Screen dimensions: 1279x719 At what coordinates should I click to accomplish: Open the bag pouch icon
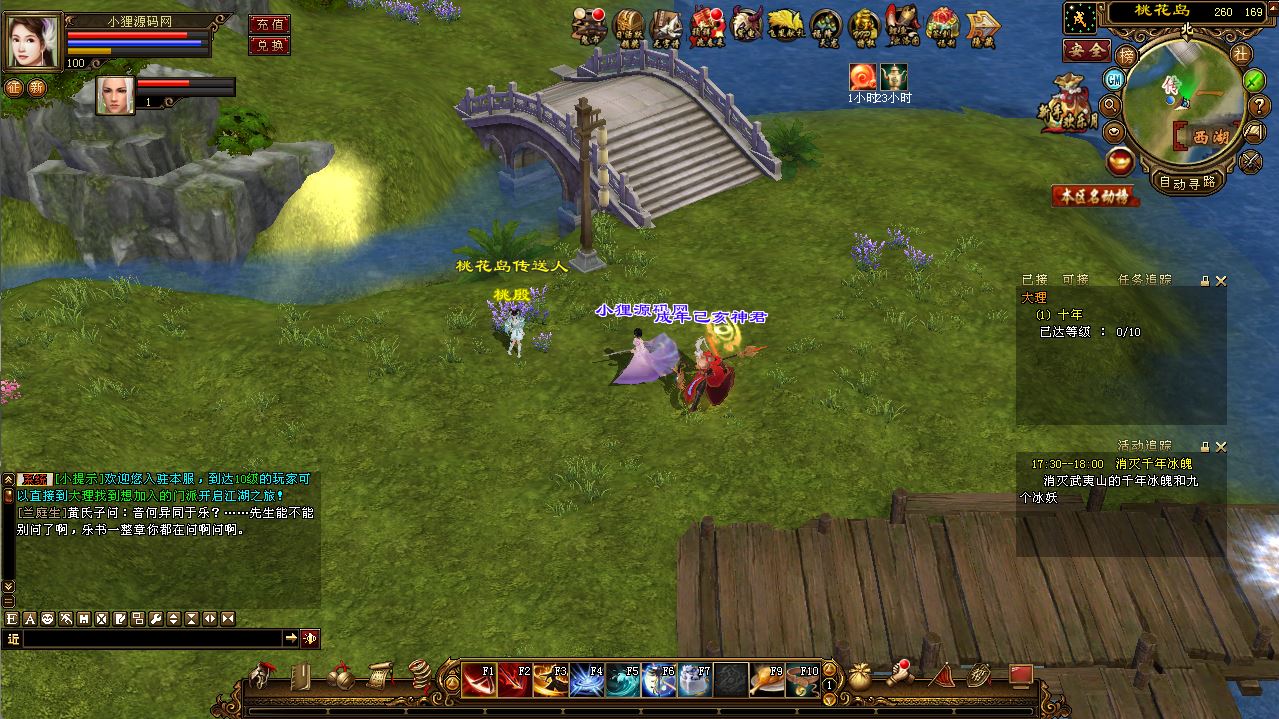[x=860, y=677]
